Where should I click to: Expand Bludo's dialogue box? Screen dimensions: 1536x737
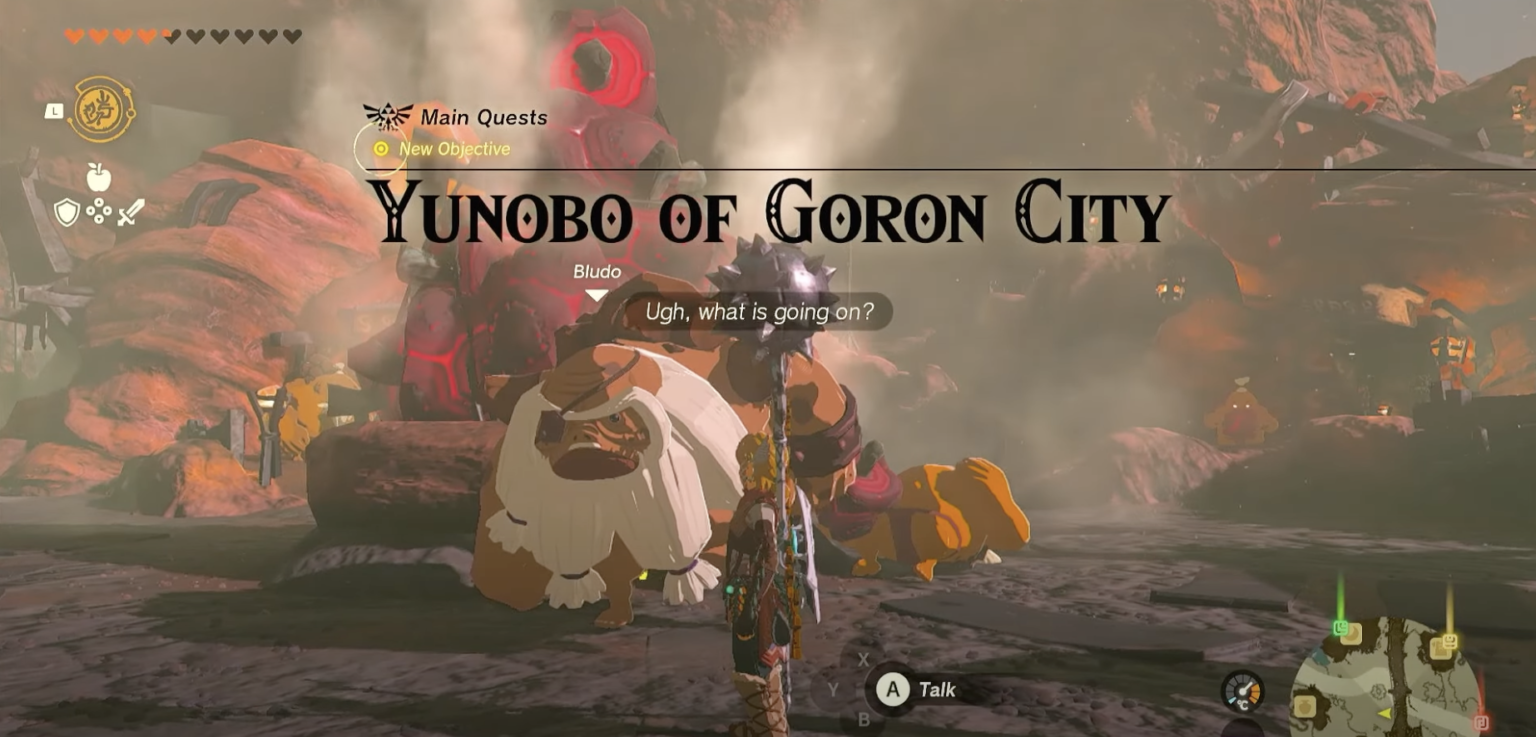click(757, 311)
